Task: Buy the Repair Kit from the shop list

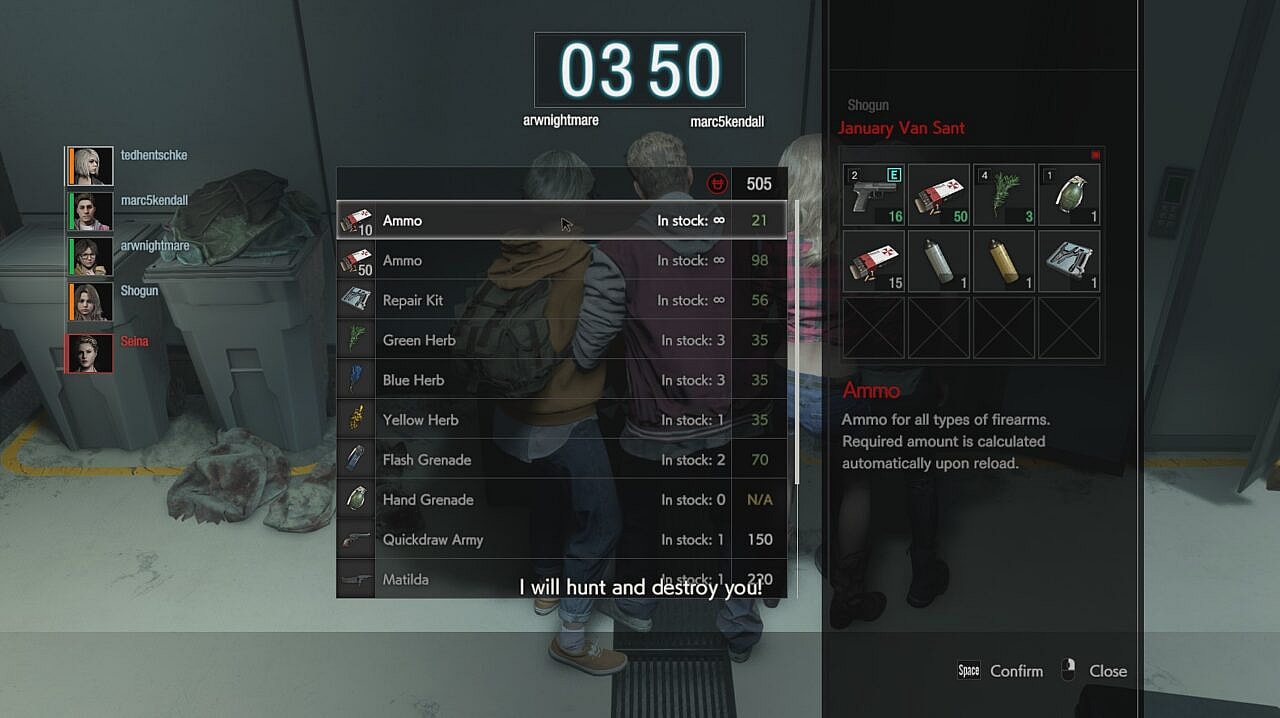Action: [x=560, y=300]
